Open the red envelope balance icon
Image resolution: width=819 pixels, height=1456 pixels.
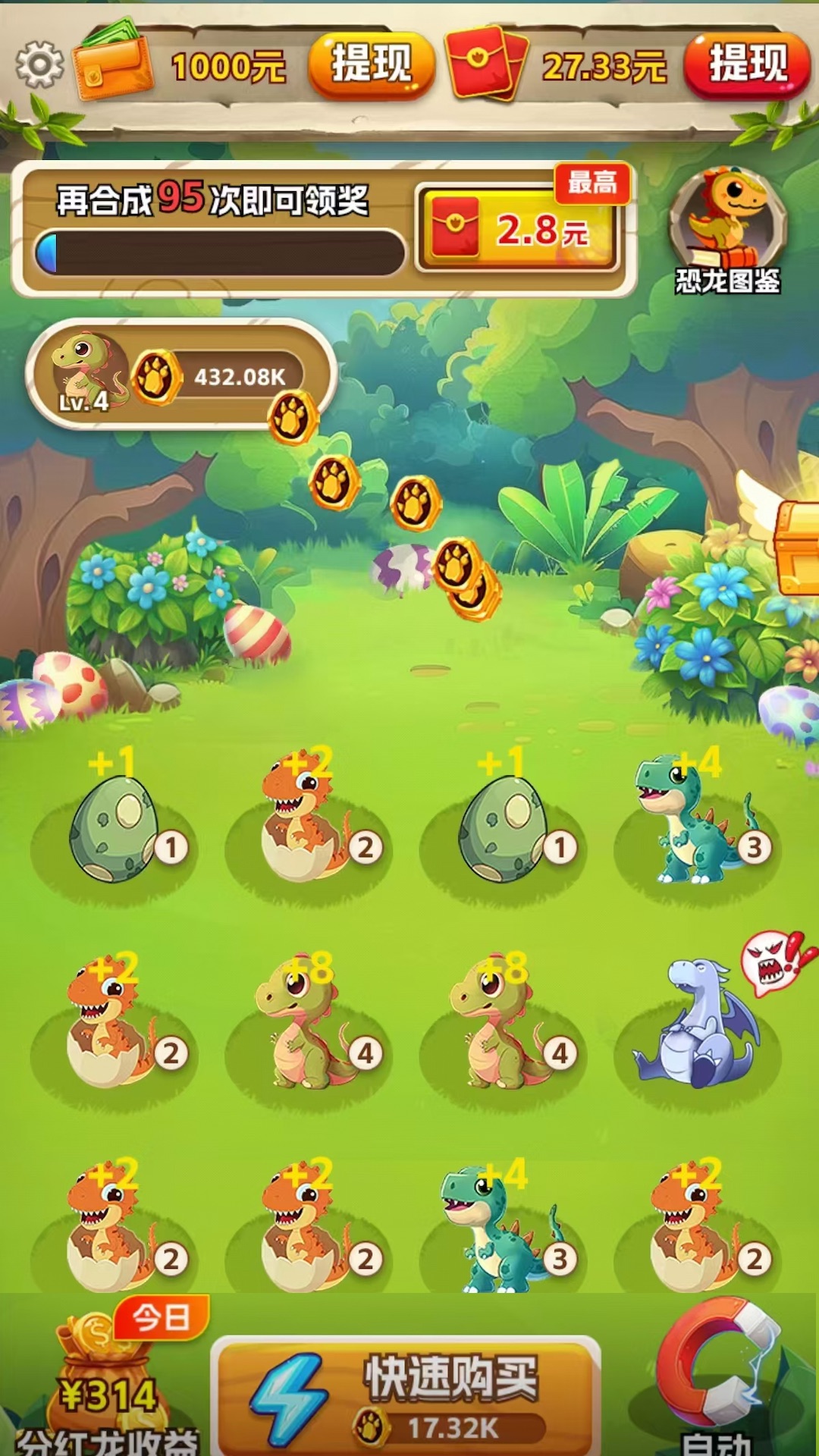[487, 64]
